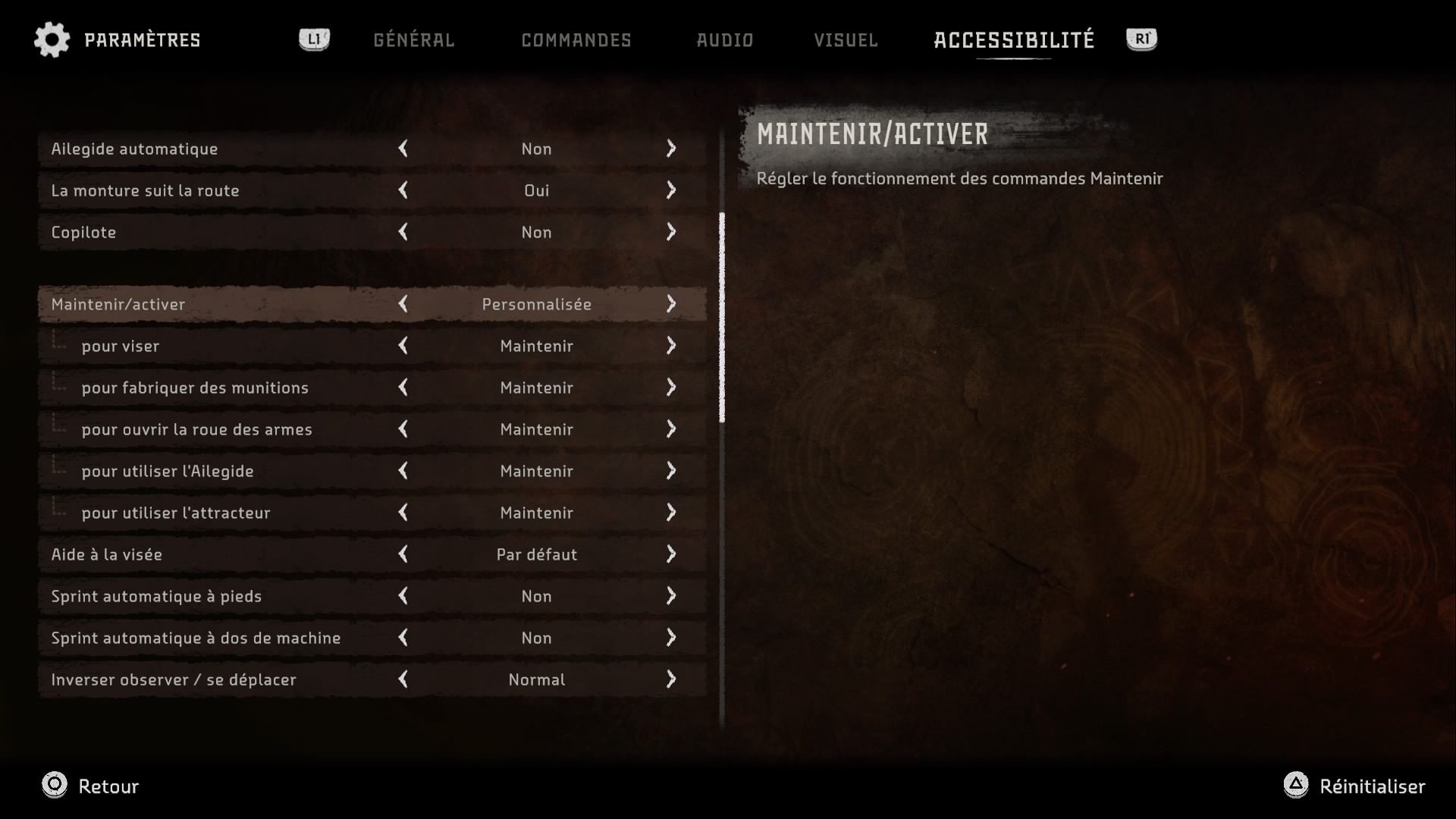
Task: Click right arrow for Inverser observer / se déplacer
Action: [671, 679]
